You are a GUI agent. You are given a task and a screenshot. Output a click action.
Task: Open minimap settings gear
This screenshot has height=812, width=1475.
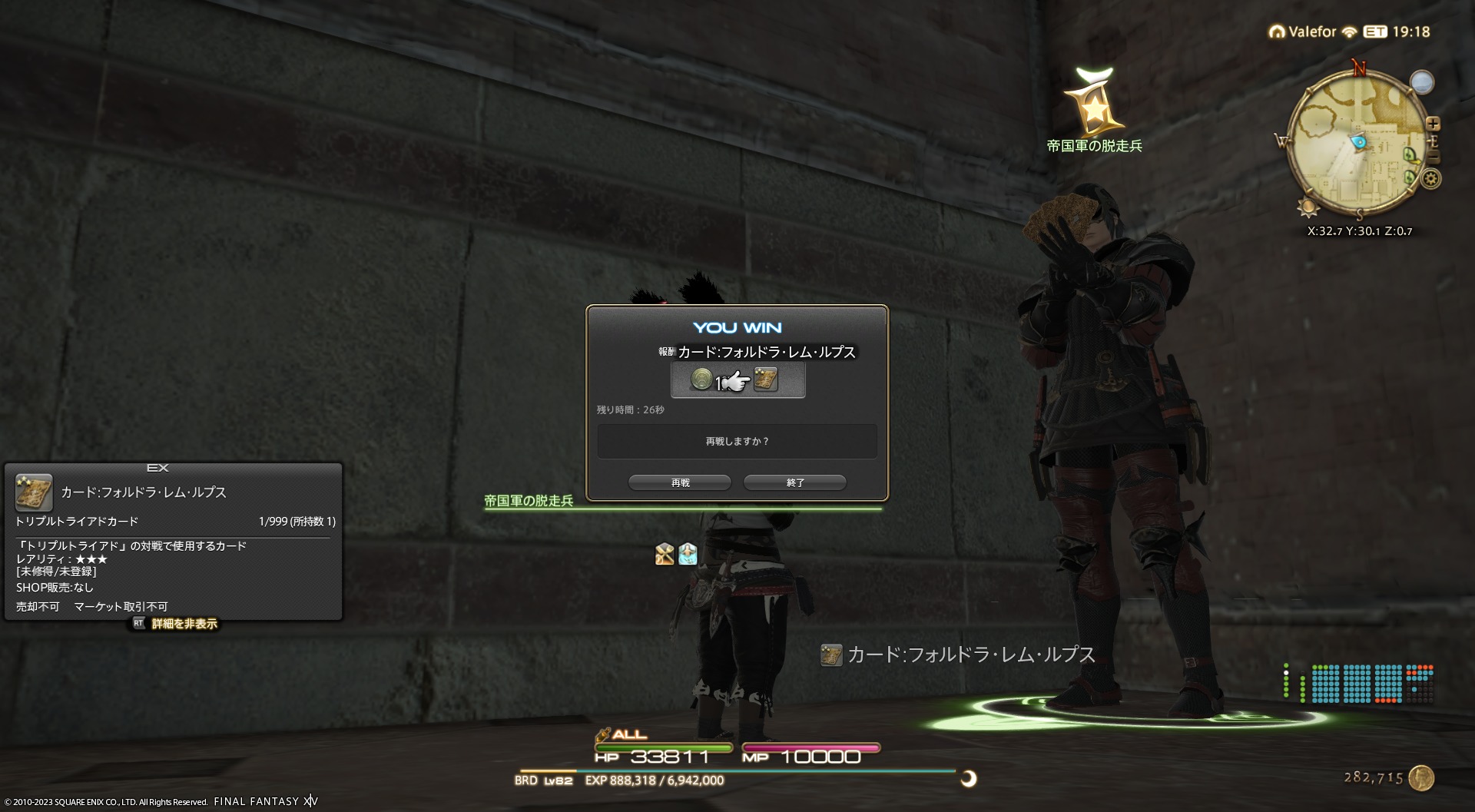click(1430, 179)
